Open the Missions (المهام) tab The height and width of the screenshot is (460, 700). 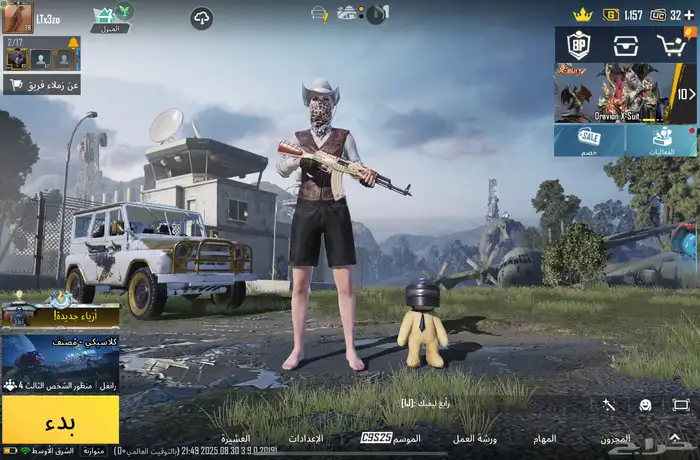tap(544, 438)
